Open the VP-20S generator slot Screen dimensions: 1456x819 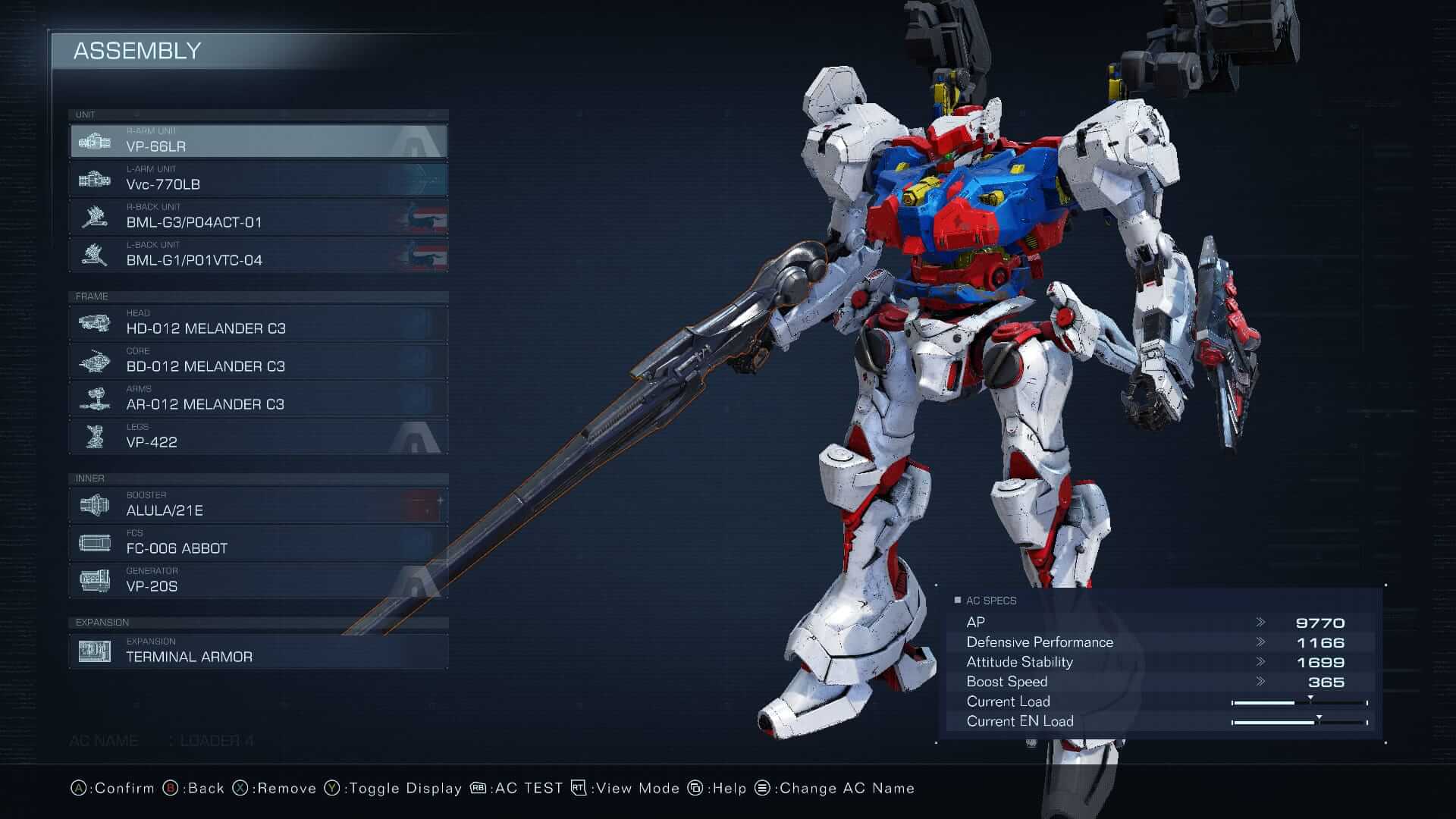258,582
